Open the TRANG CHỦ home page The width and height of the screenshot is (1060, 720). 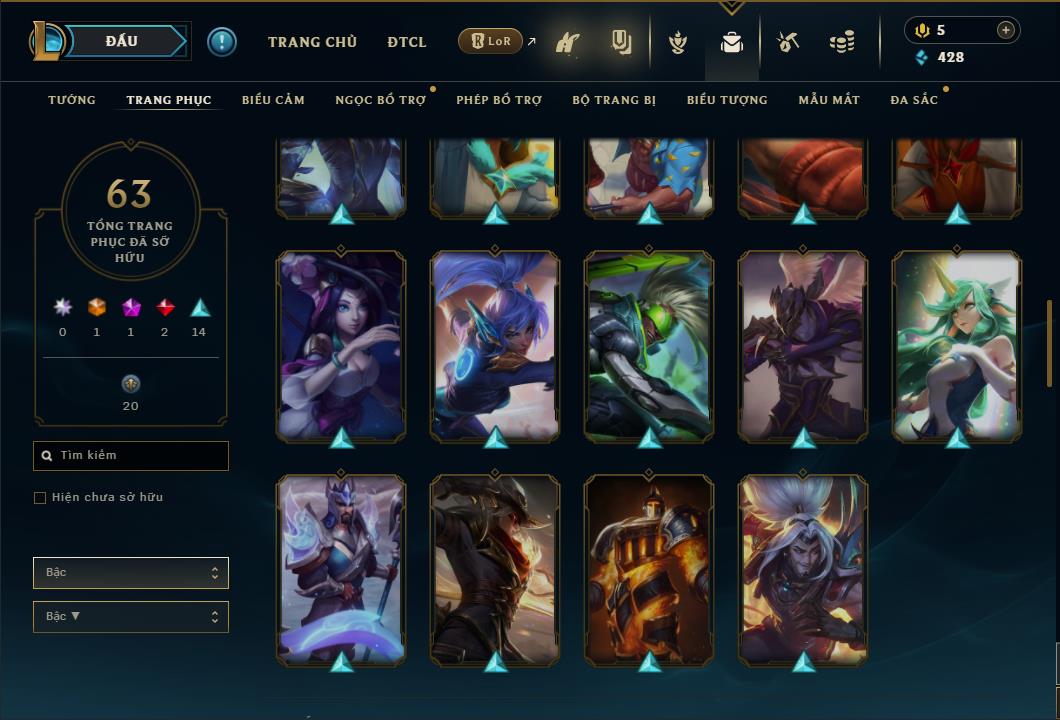(x=312, y=42)
